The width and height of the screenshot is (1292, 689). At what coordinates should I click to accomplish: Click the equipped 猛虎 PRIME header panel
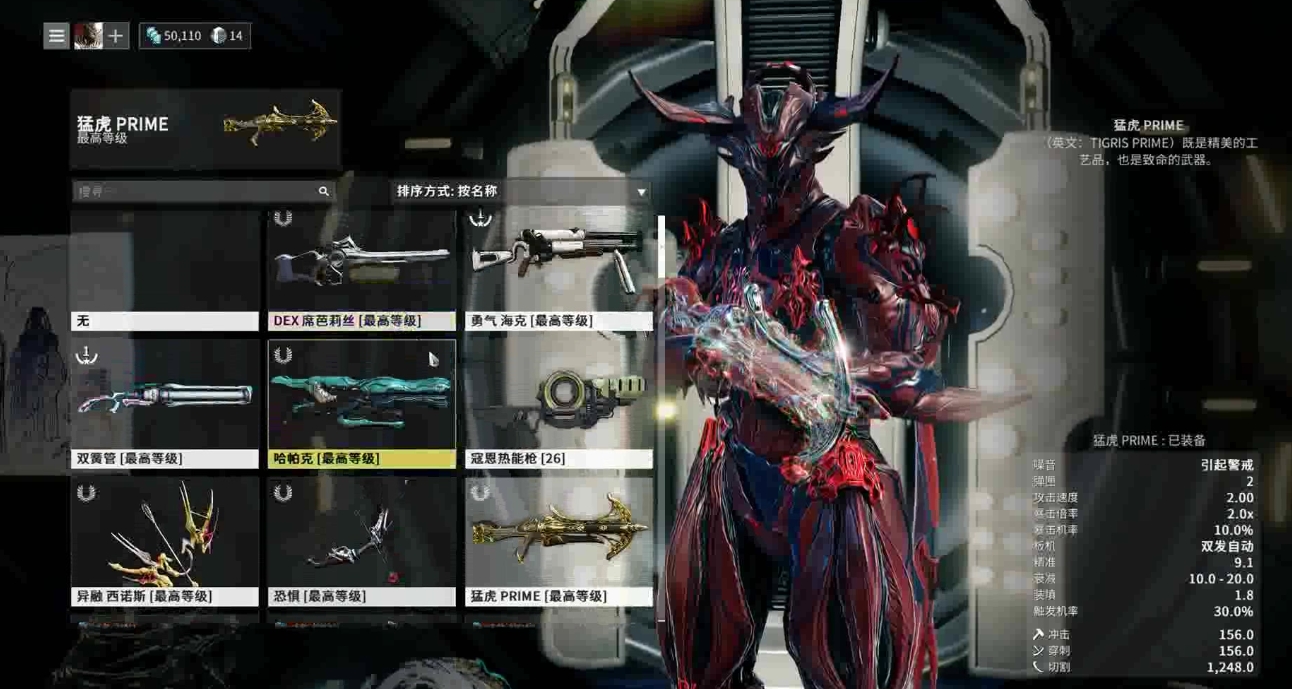(x=205, y=129)
